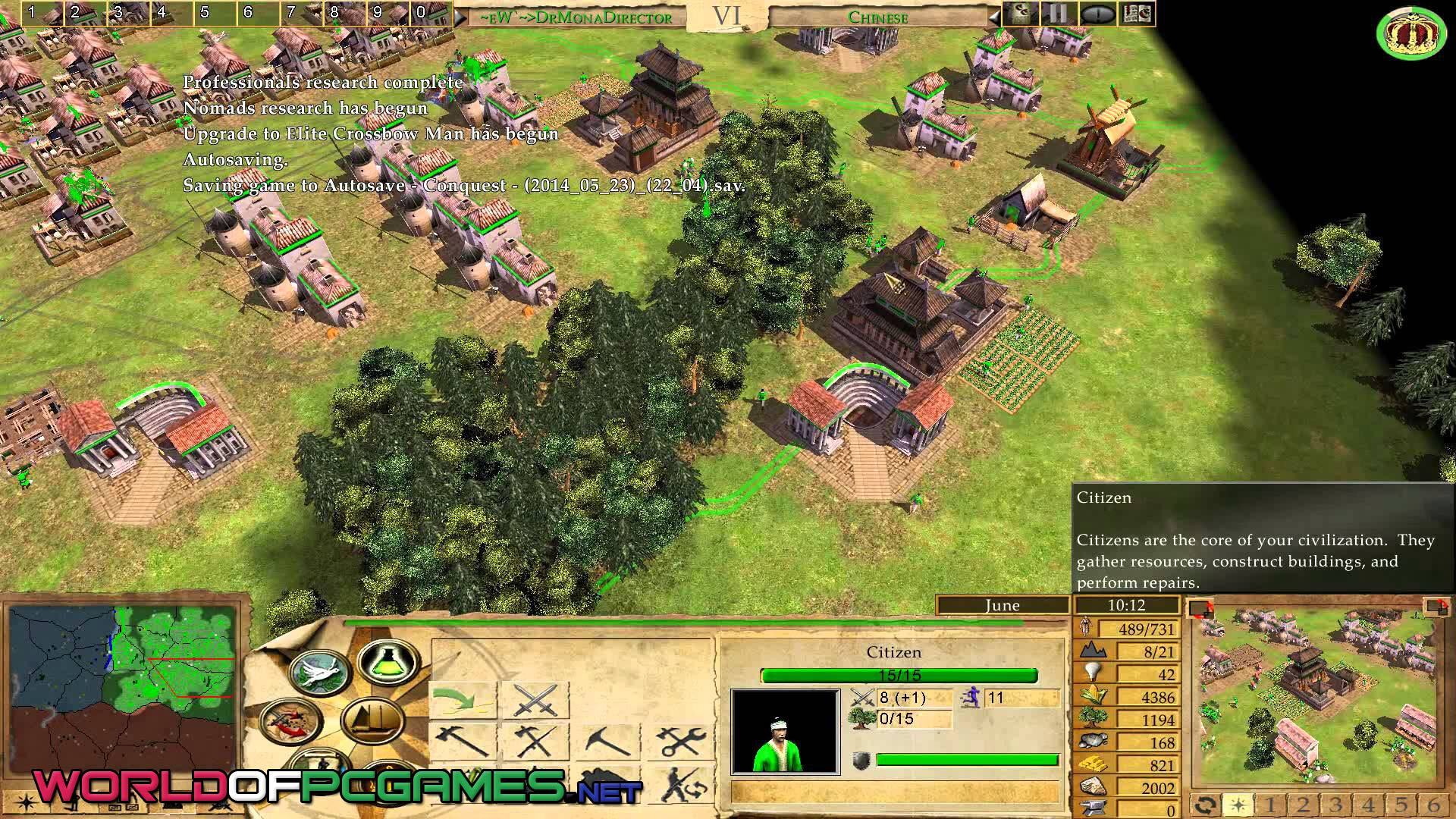Click the walking soldier with arrows command
The height and width of the screenshot is (819, 1456).
[682, 784]
